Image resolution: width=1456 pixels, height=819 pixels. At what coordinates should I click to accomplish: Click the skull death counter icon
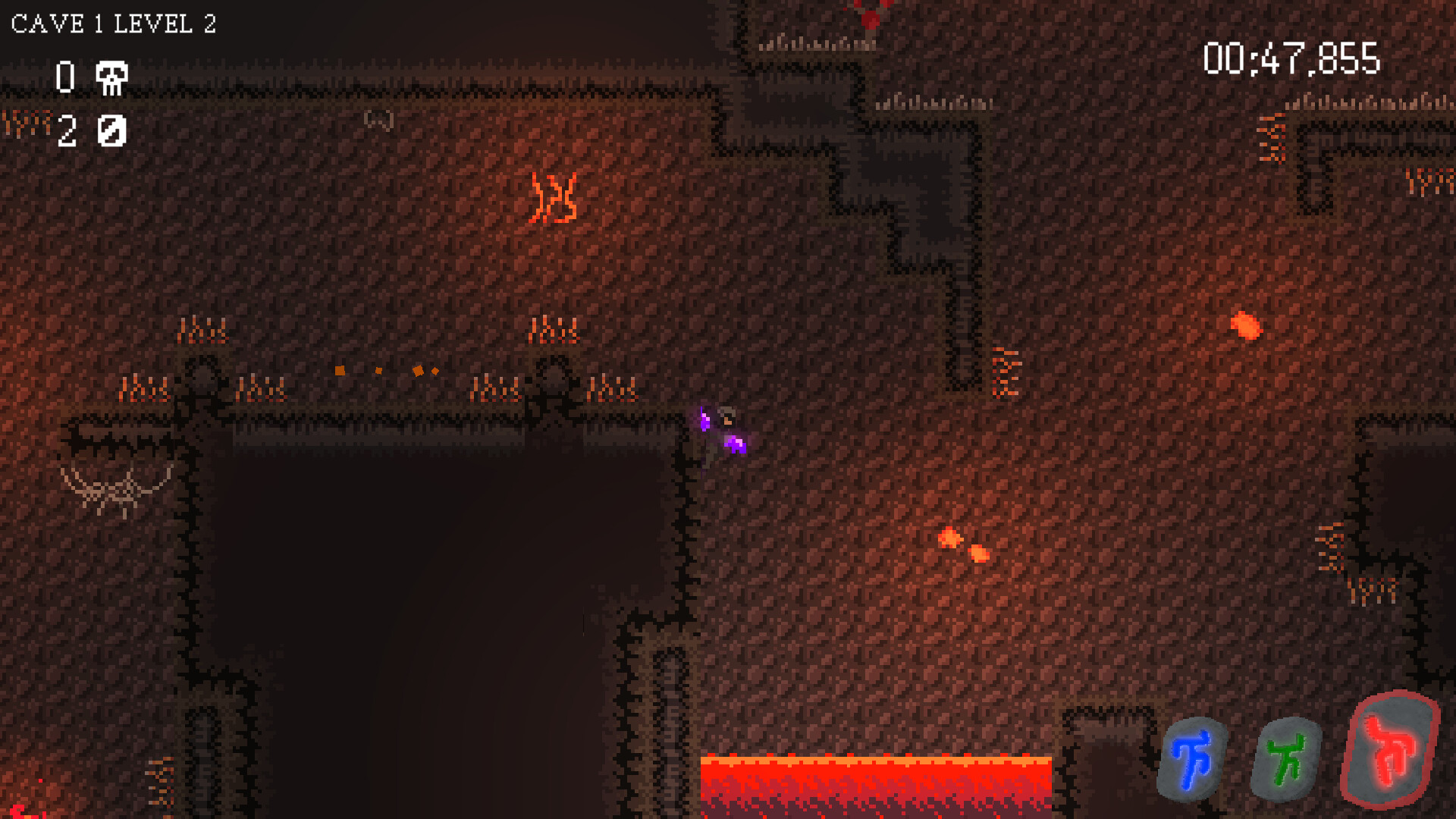111,78
